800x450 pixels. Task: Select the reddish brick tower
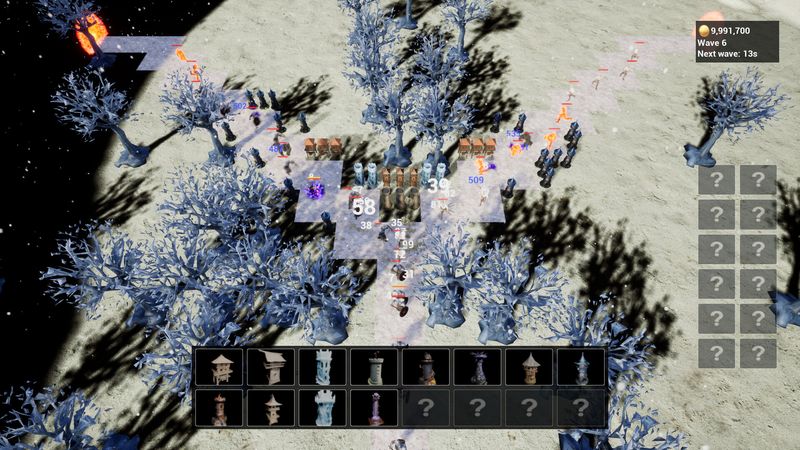[x=219, y=407]
